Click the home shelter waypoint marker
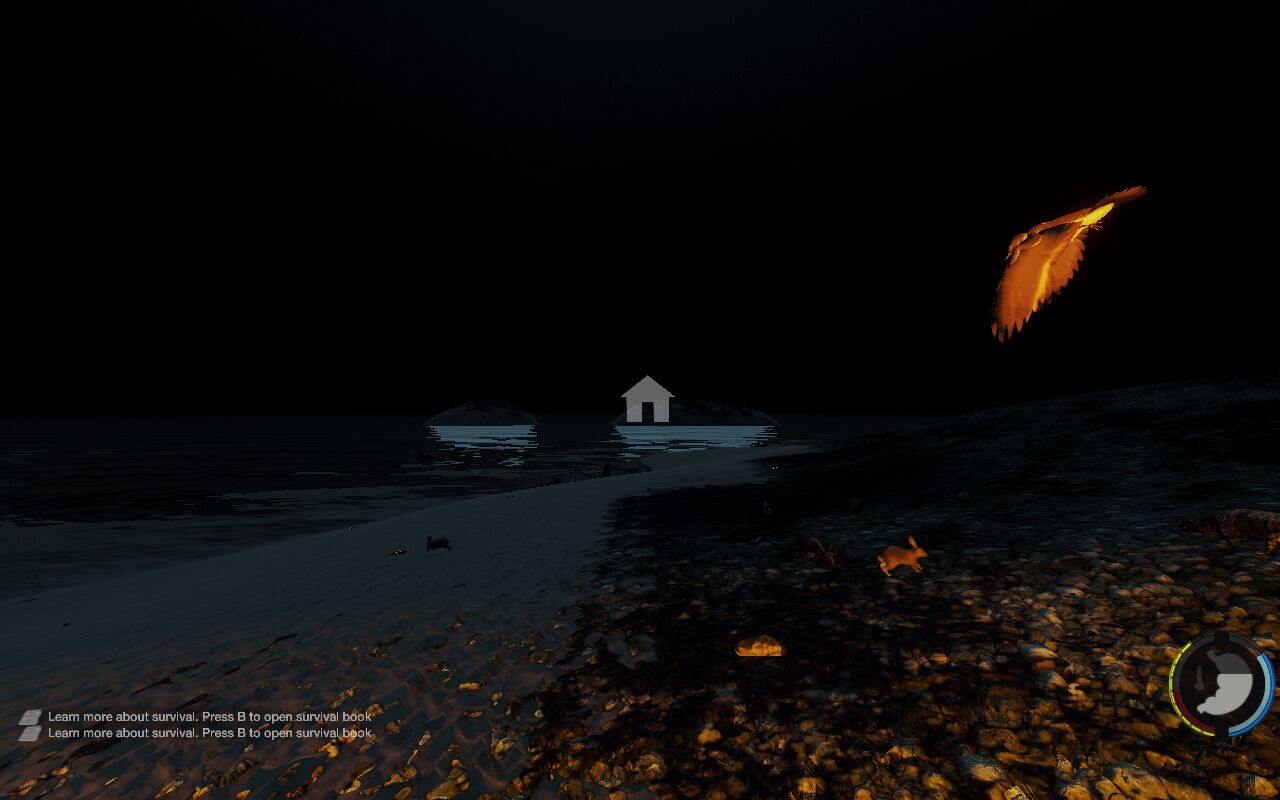This screenshot has width=1280, height=800. [647, 399]
